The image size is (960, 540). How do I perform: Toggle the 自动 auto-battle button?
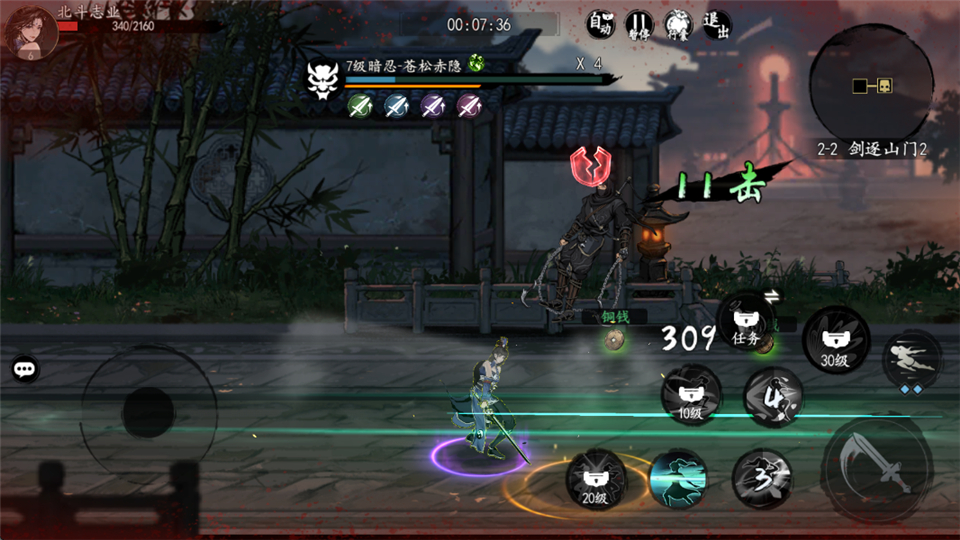tap(600, 24)
